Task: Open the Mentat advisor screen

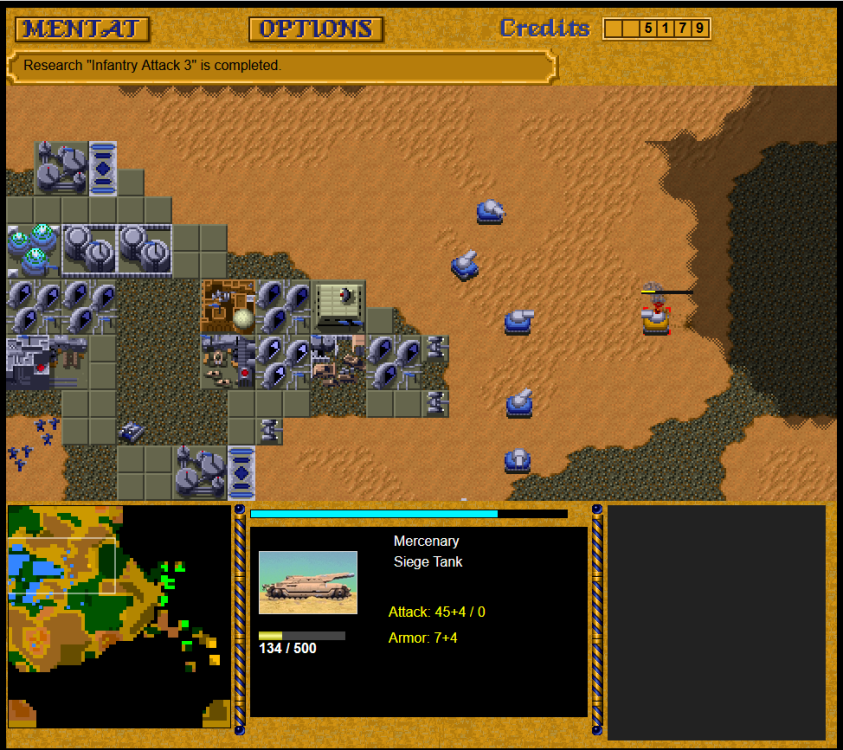Action: coord(82,29)
